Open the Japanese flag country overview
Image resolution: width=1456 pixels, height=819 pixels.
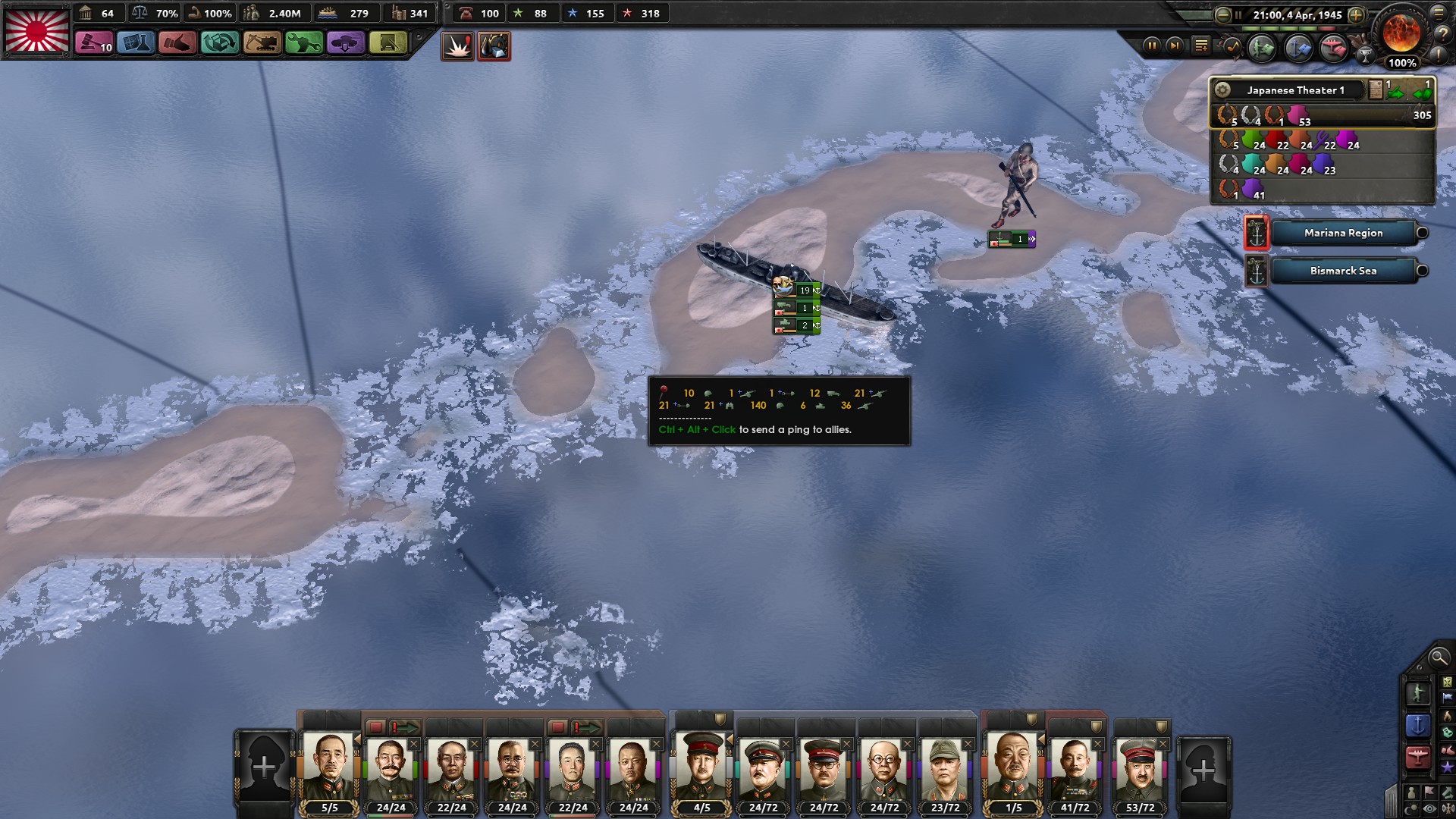point(36,30)
